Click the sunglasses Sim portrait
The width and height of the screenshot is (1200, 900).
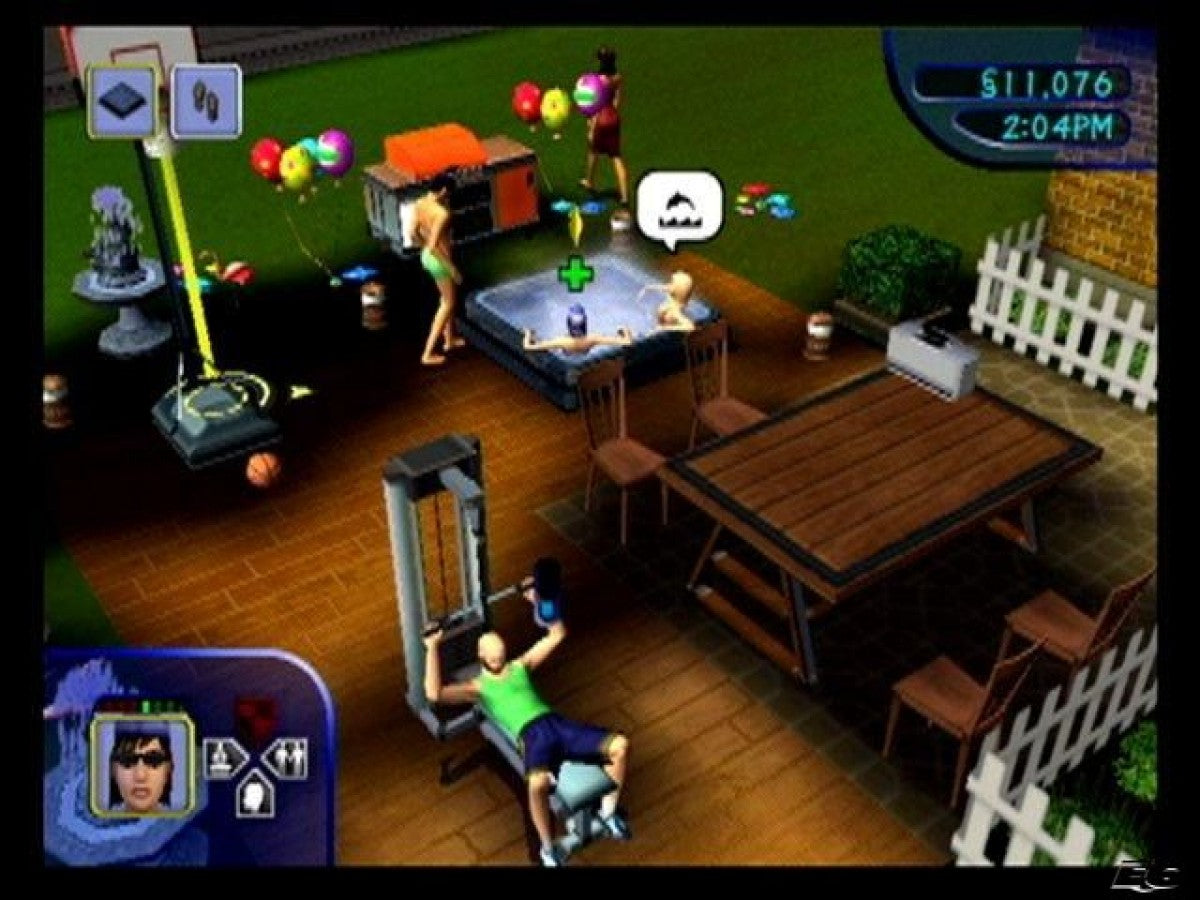(x=144, y=767)
